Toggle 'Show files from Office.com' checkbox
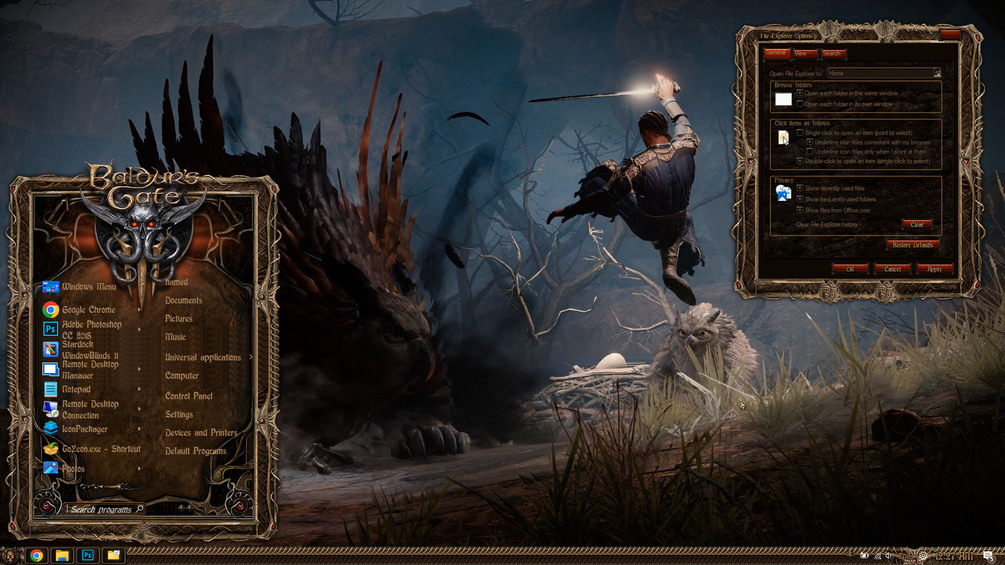Screen dimensions: 1005x565 pyautogui.click(x=801, y=210)
